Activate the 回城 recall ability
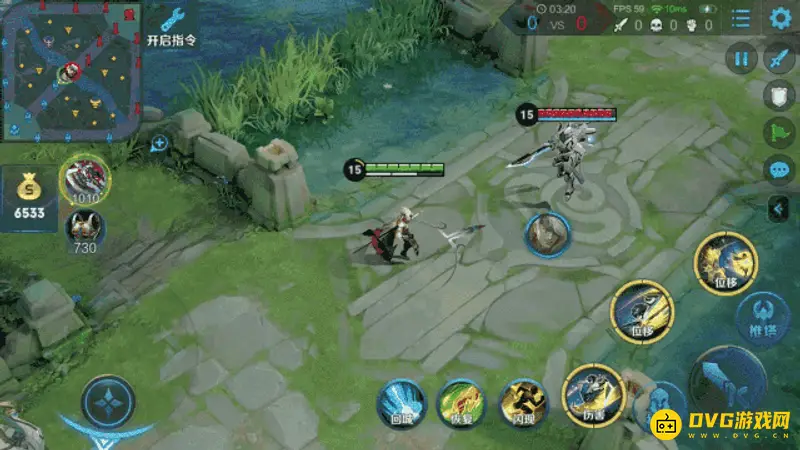The image size is (800, 450). tap(402, 402)
